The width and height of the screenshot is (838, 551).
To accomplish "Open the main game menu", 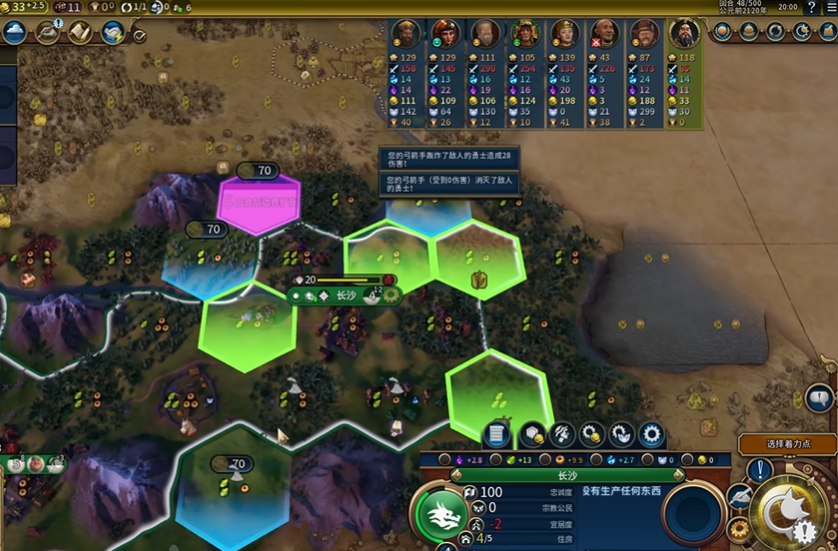I will pos(830,7).
